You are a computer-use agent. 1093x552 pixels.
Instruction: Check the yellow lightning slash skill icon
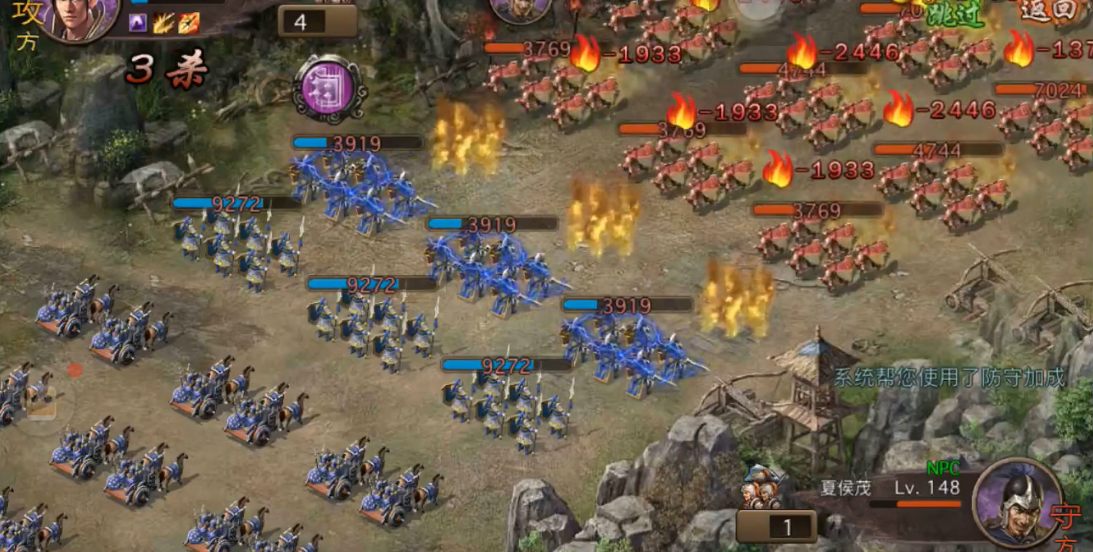[164, 23]
